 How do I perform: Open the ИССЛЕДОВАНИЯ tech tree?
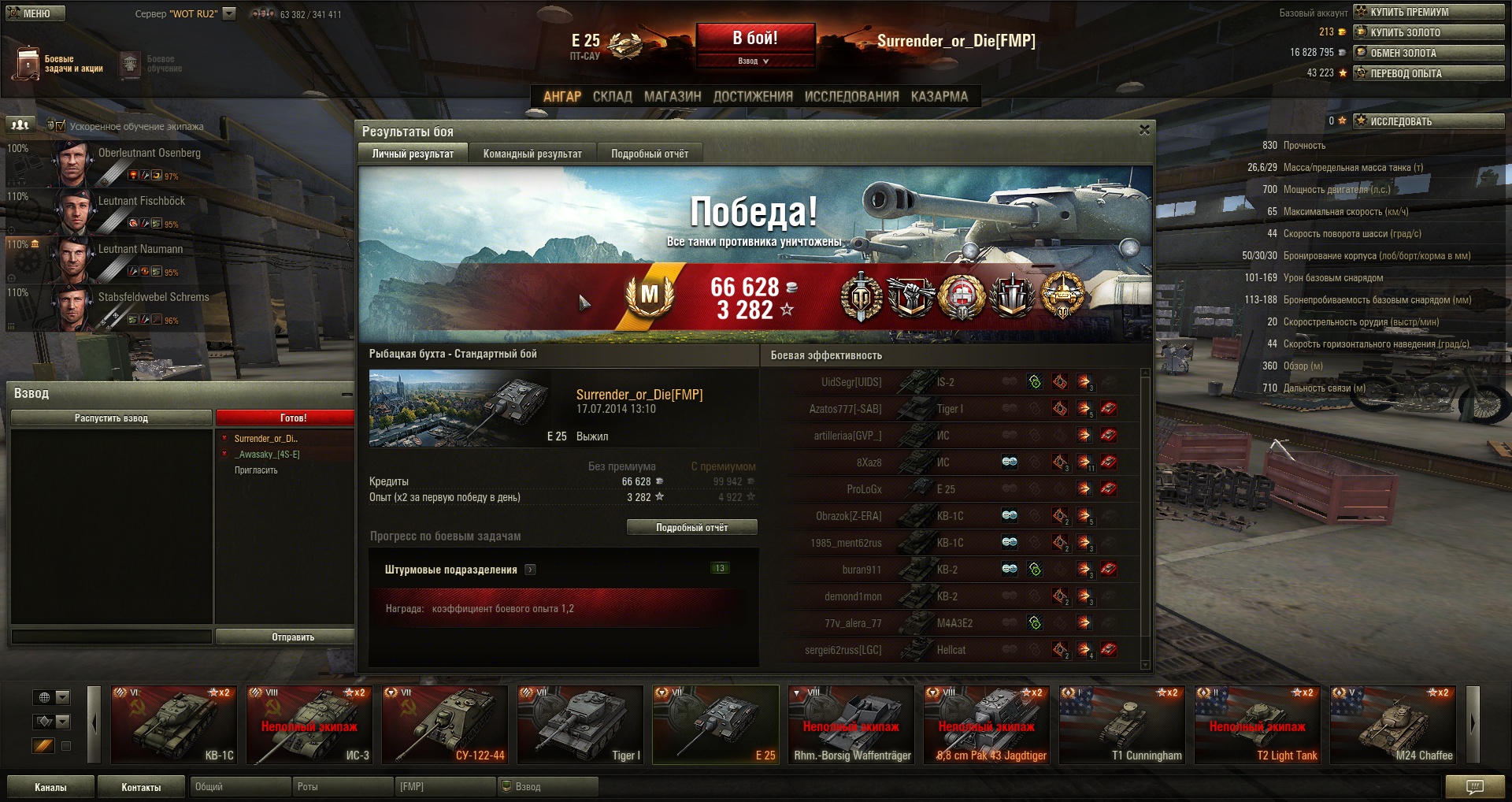[851, 96]
